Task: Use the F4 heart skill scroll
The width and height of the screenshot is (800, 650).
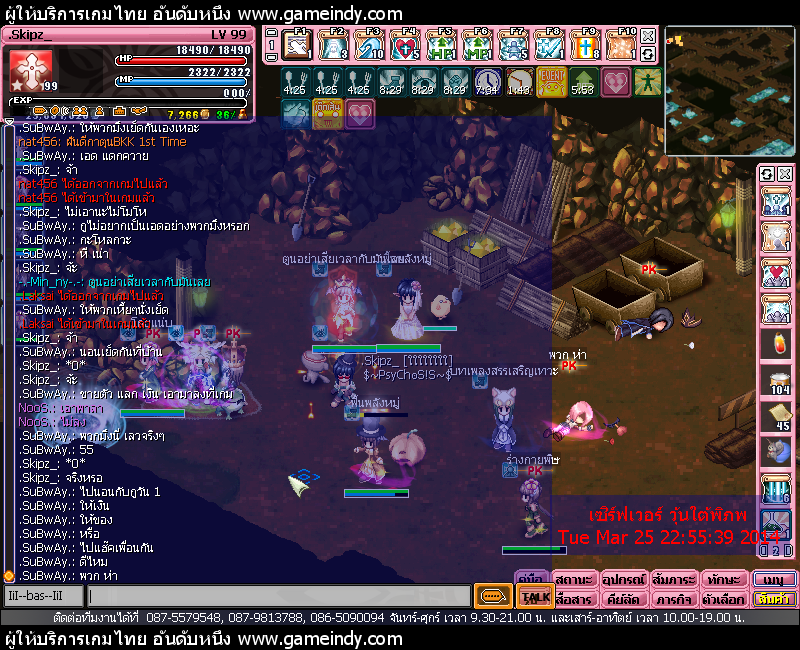Action: pyautogui.click(x=406, y=47)
